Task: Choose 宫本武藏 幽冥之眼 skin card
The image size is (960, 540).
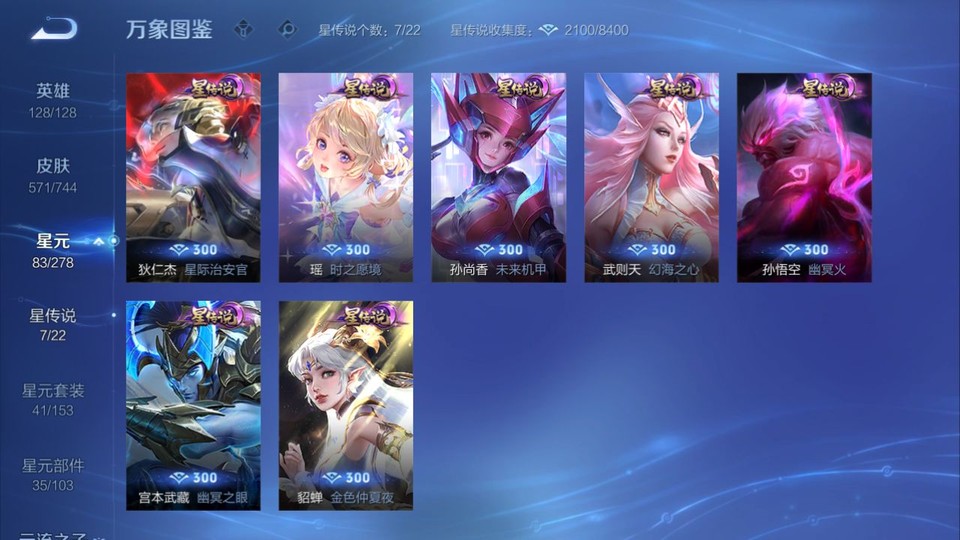Action: [193, 405]
